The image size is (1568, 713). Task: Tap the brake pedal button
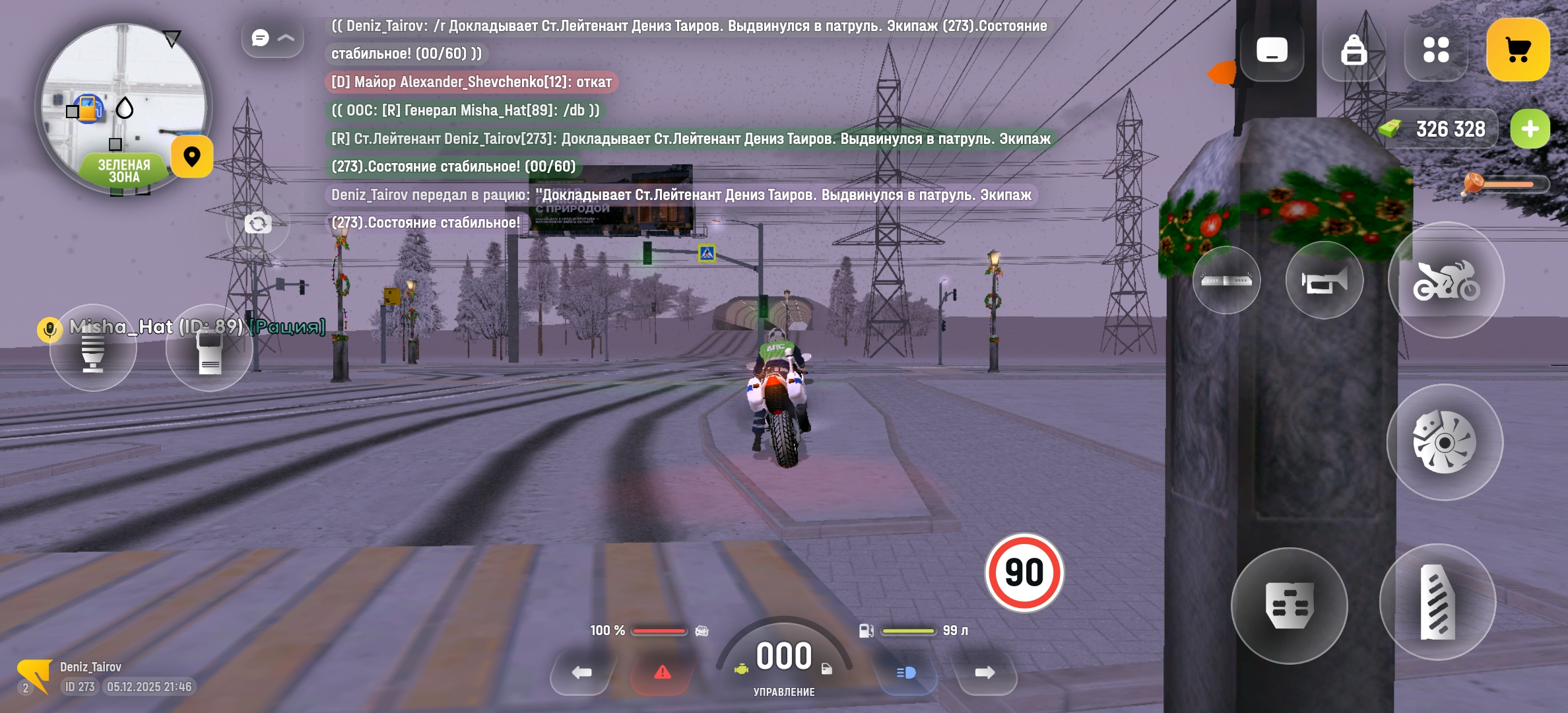(x=1289, y=605)
